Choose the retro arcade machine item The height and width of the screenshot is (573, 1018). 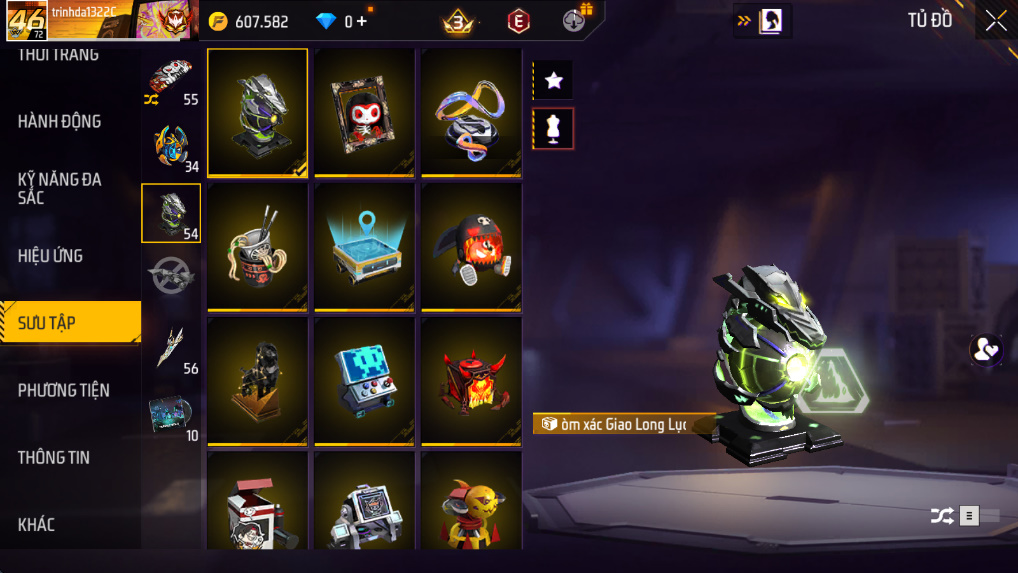tap(364, 380)
